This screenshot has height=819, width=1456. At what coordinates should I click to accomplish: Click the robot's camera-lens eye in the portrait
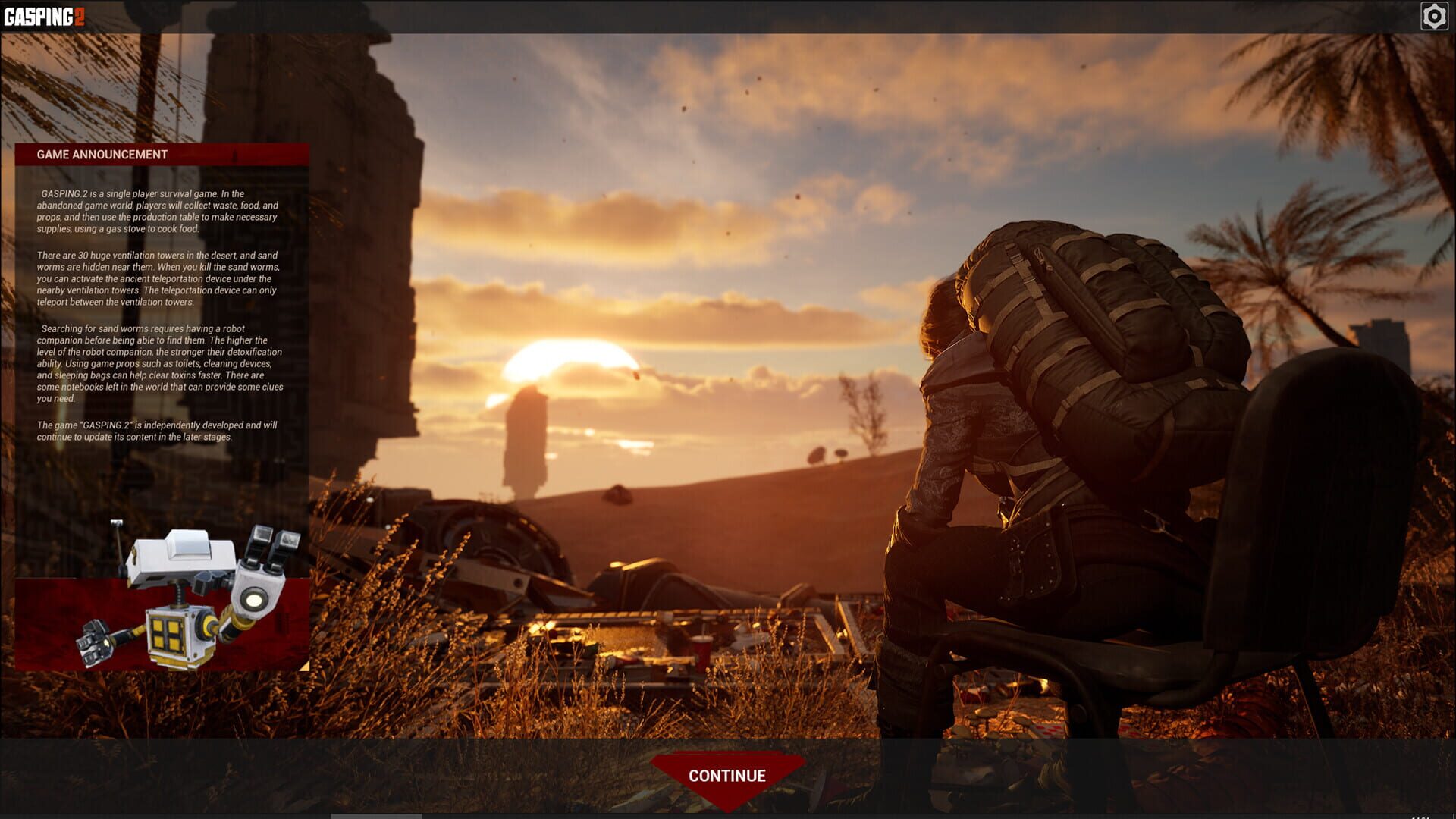[254, 599]
